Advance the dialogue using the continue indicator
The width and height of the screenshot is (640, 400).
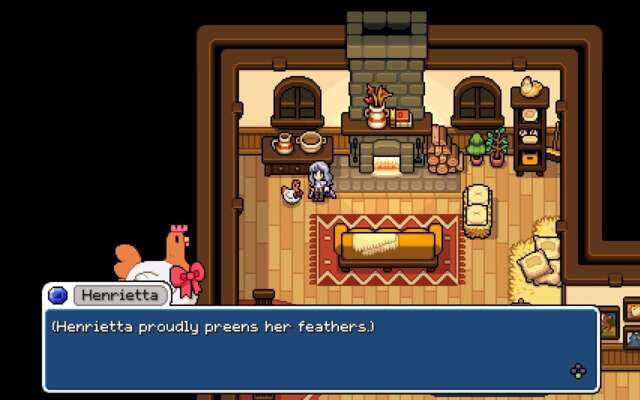[577, 372]
